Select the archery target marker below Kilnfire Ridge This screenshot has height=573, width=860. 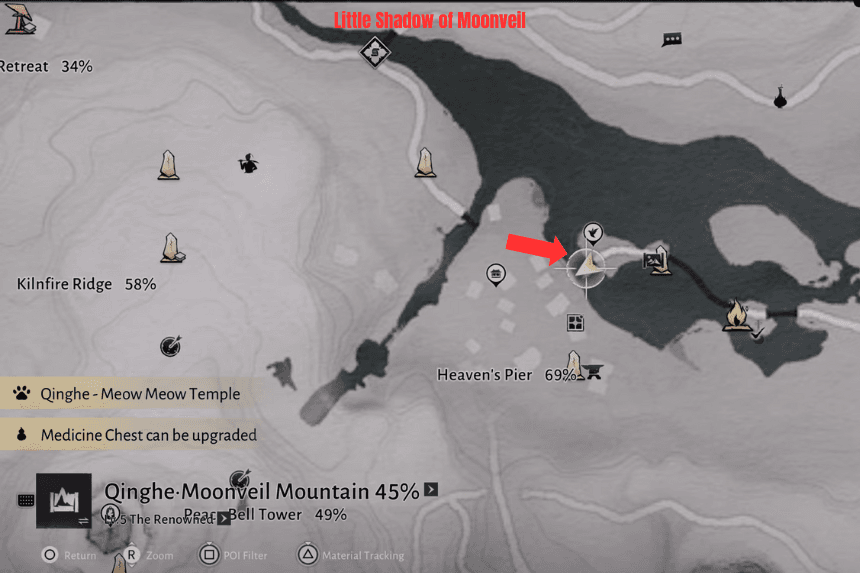(170, 346)
